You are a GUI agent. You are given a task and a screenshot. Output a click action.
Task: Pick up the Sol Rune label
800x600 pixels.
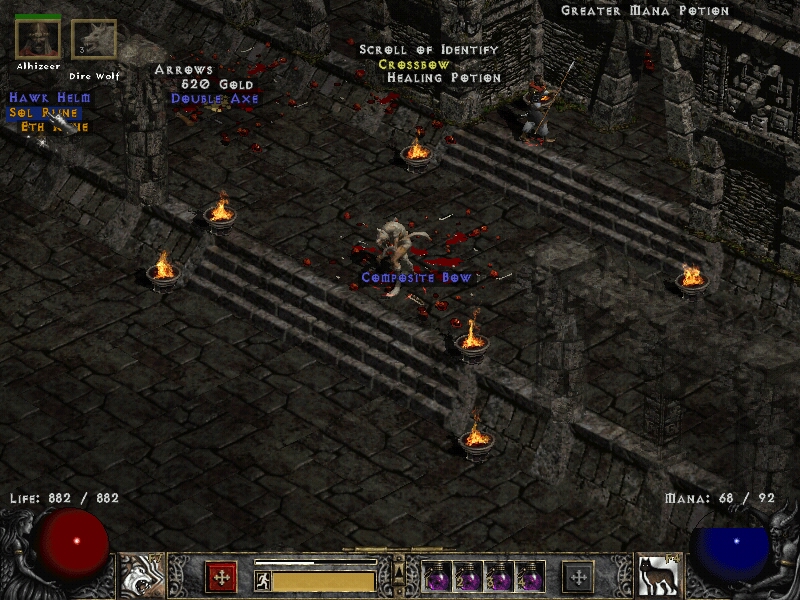43,113
